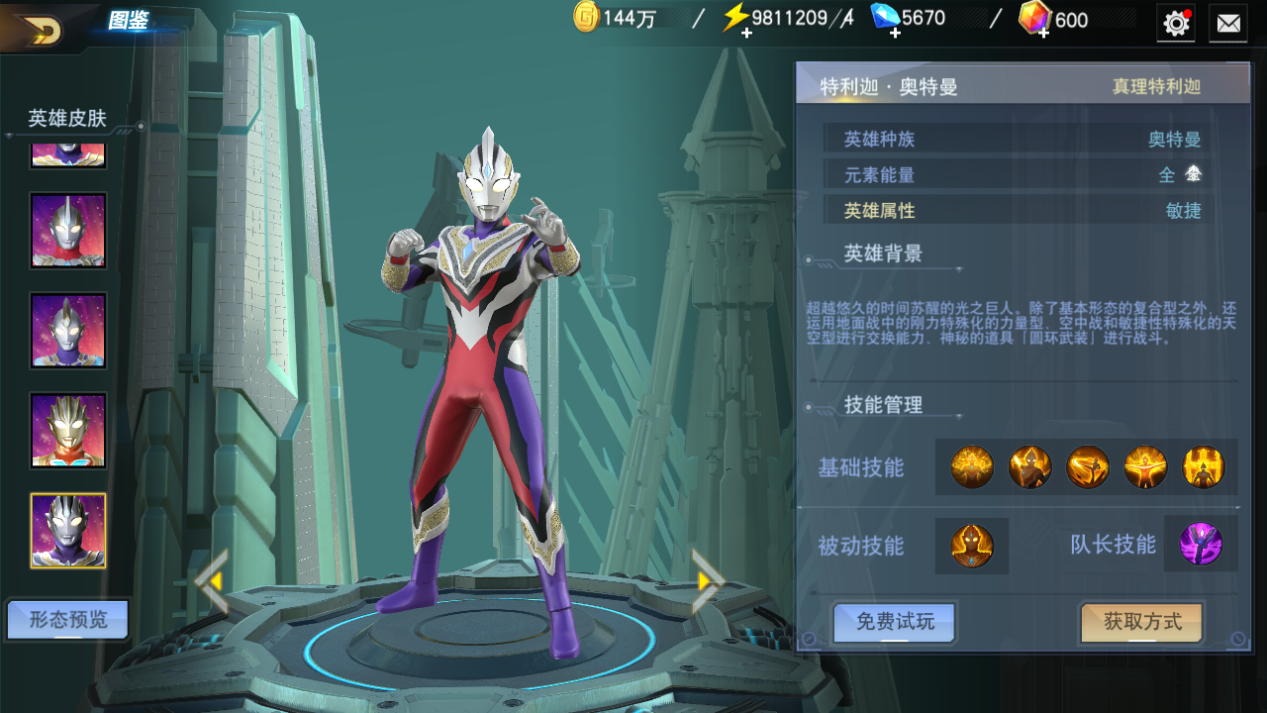View the purple captain skill icon
The width and height of the screenshot is (1267, 713).
point(1200,545)
